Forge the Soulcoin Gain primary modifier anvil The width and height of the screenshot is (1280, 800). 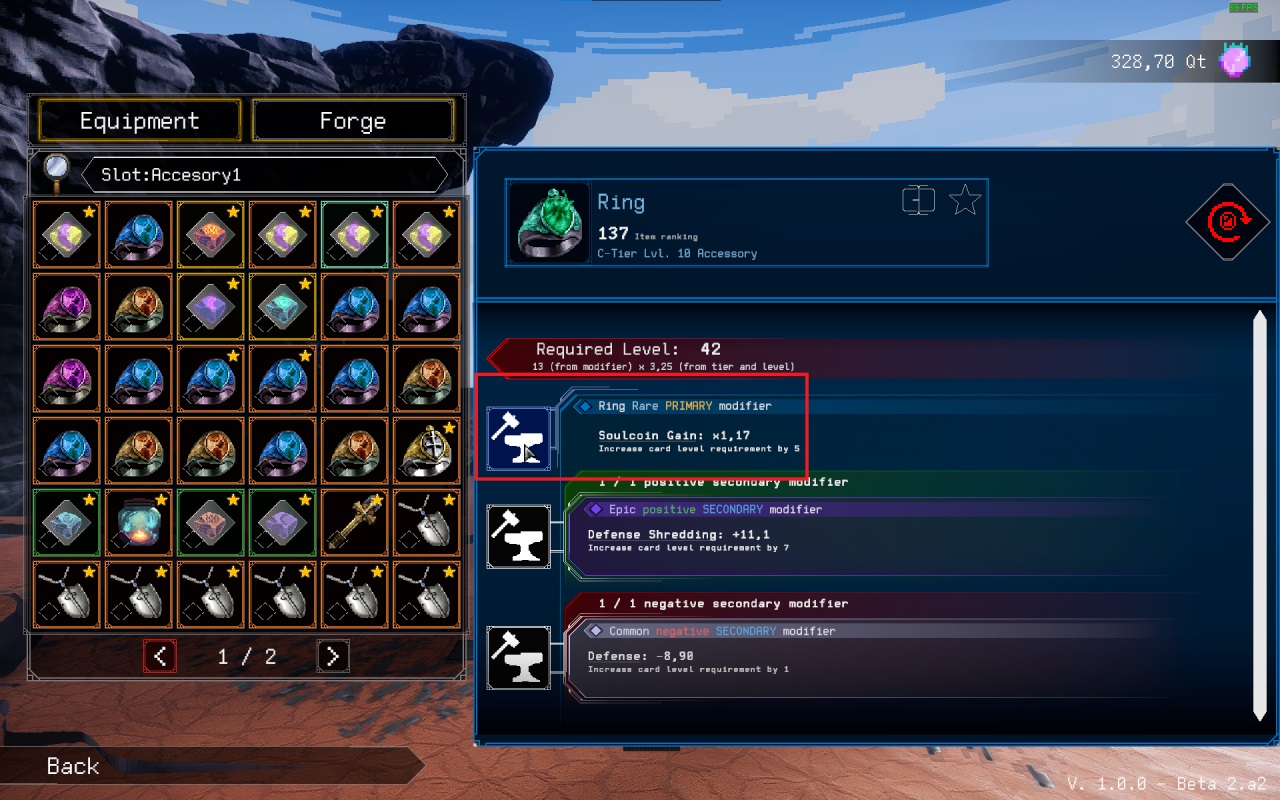(x=518, y=439)
